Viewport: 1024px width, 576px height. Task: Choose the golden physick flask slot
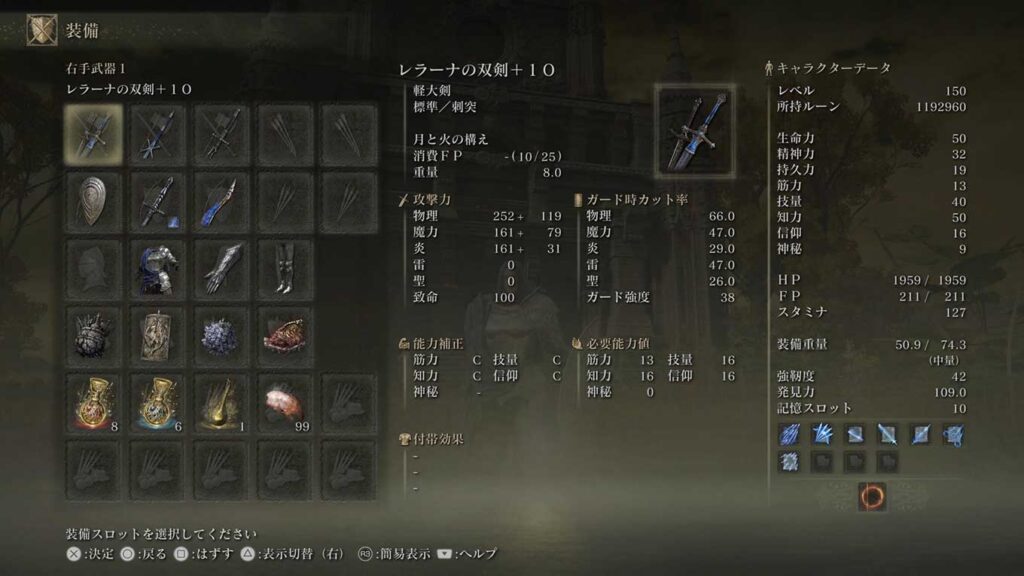tap(220, 400)
